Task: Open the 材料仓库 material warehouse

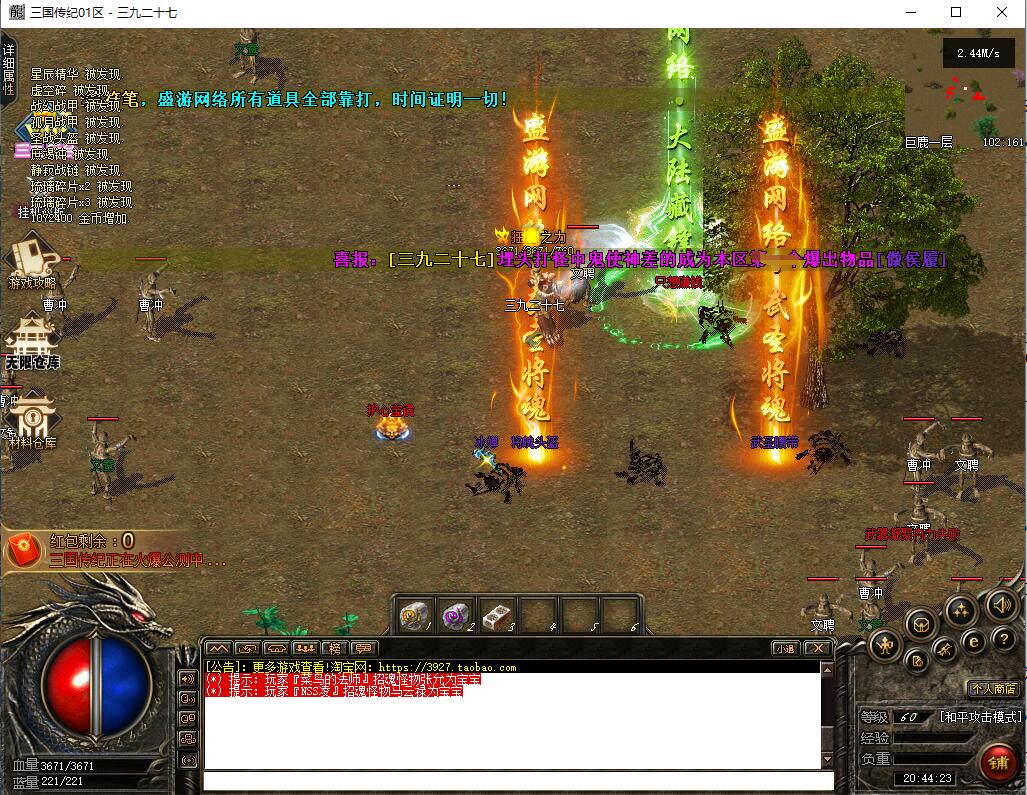Action: 32,420
